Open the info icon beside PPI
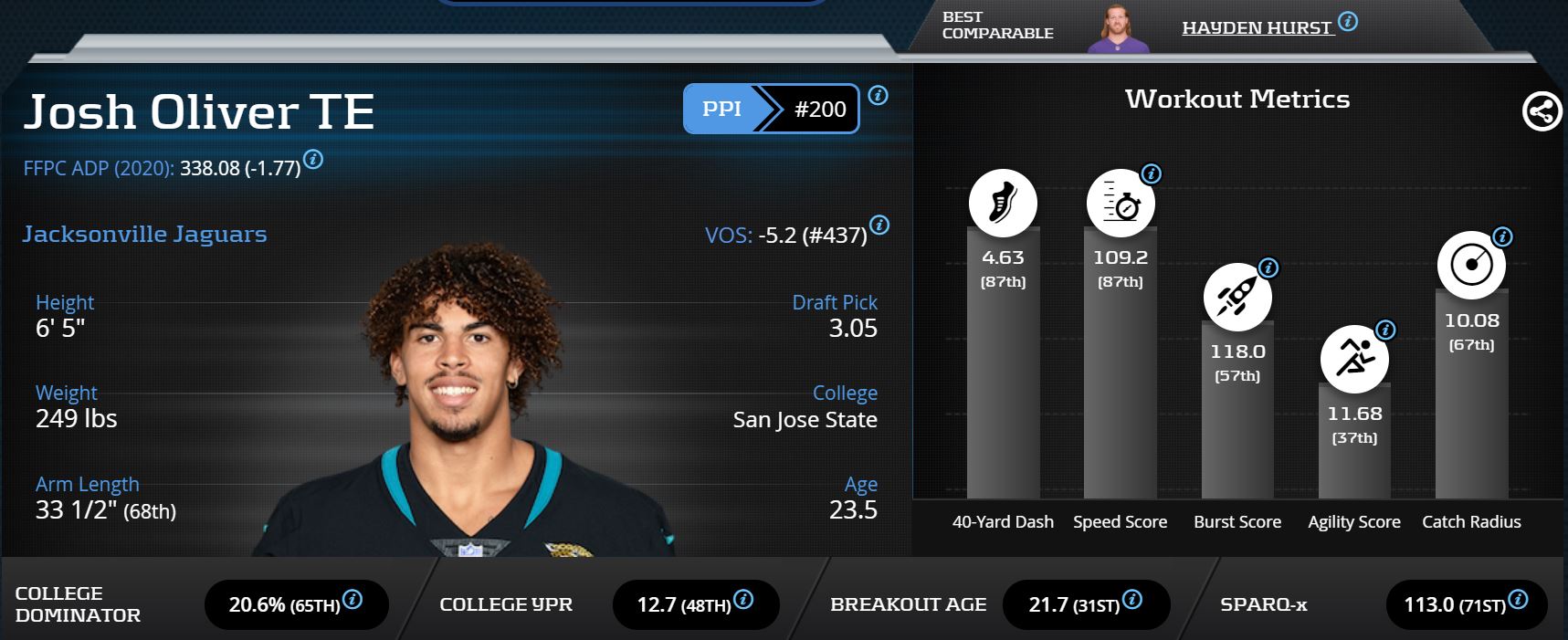This screenshot has height=640, width=1568. point(878,95)
